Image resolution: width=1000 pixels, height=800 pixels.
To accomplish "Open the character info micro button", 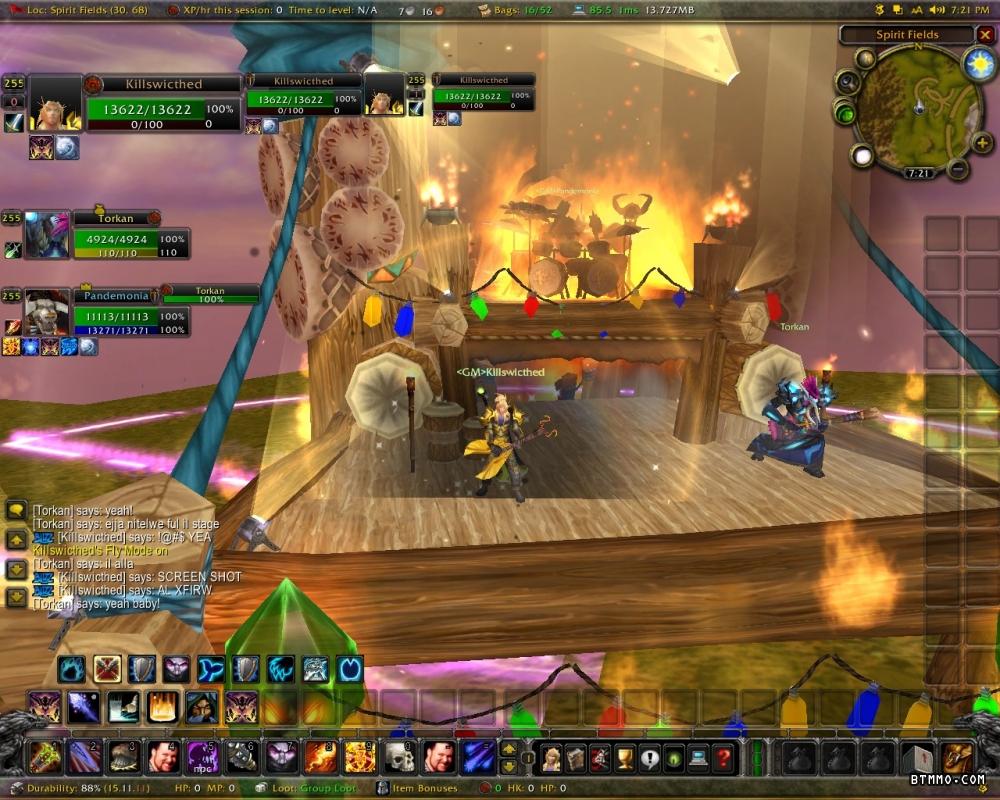I will (x=551, y=757).
